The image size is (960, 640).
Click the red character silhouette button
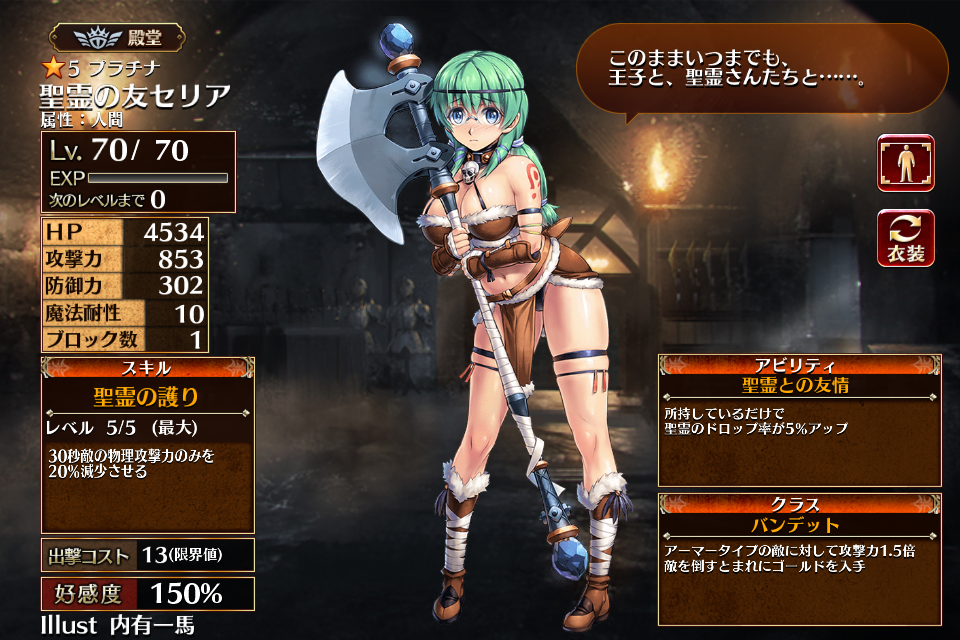[x=906, y=163]
